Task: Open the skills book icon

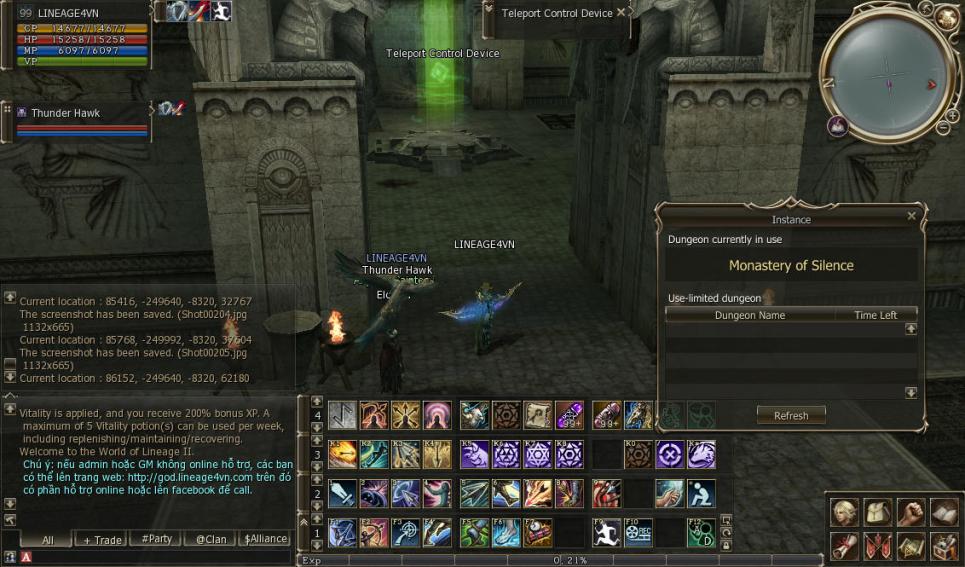Action: (944, 513)
